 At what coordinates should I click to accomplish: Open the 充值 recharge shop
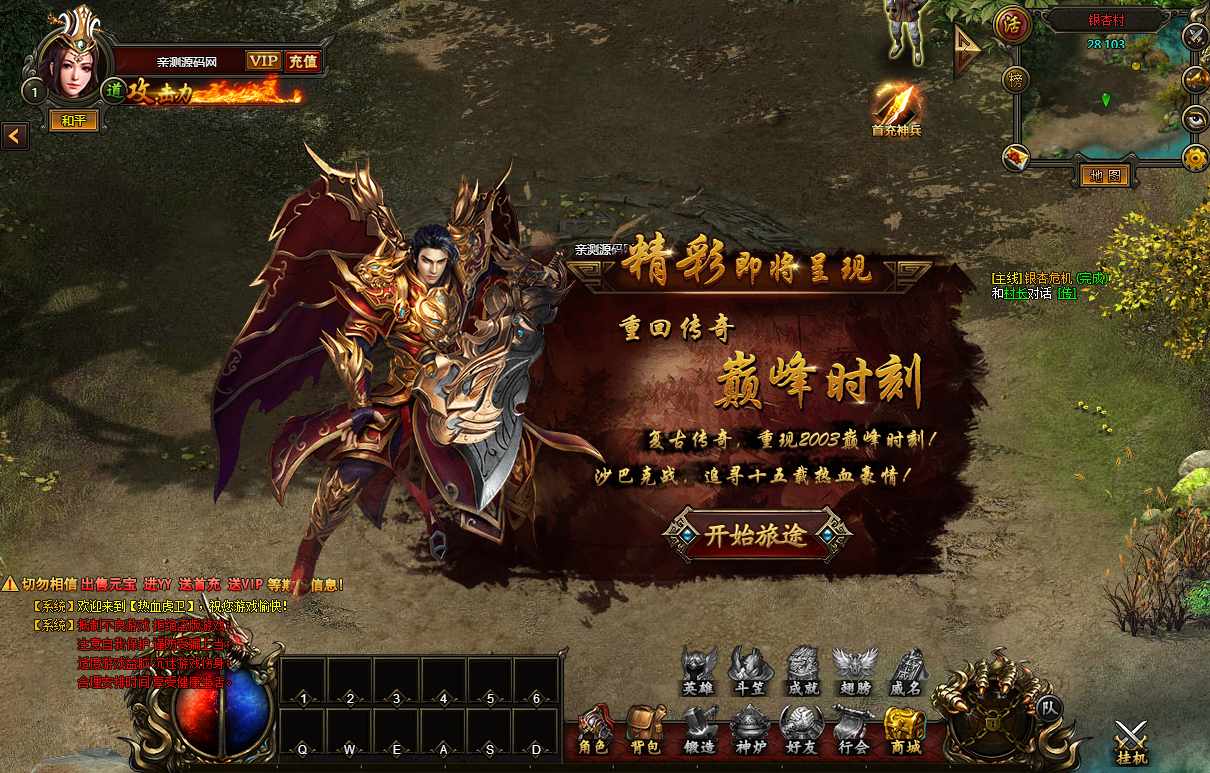[302, 61]
